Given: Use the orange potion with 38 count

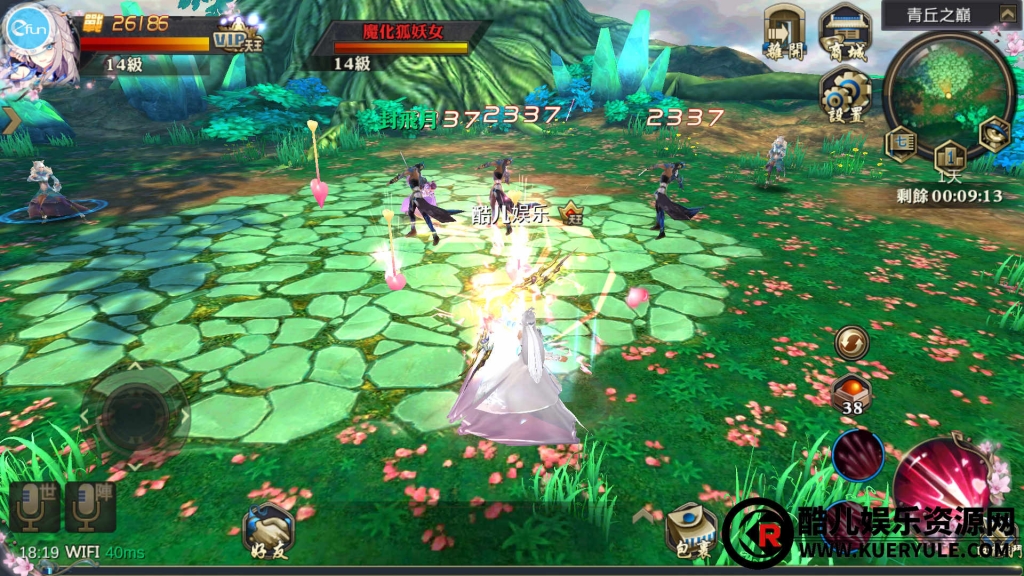Looking at the screenshot, I should 851,392.
